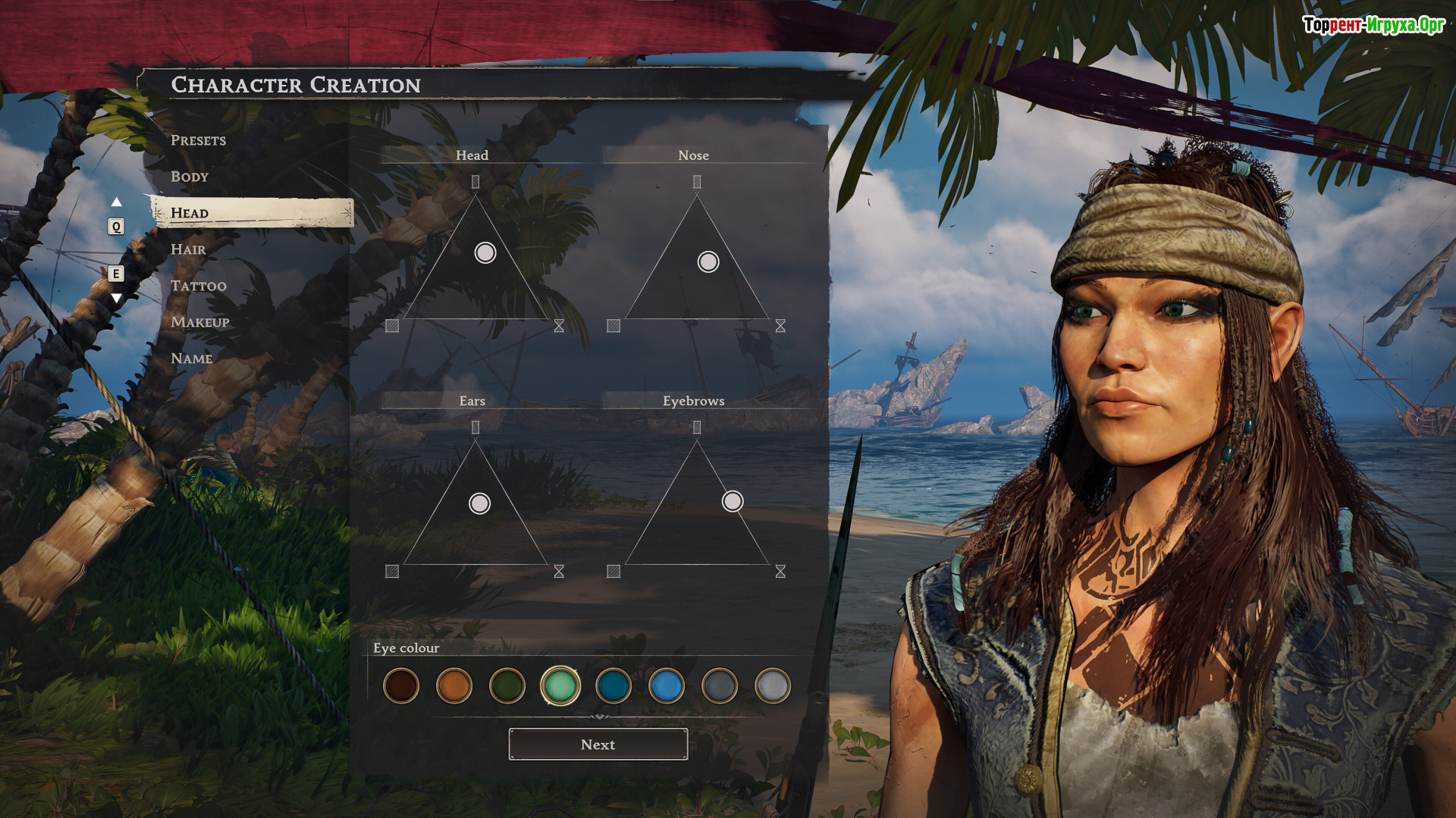Click the Ears shape triangle handle
1456x818 pixels.
point(479,503)
